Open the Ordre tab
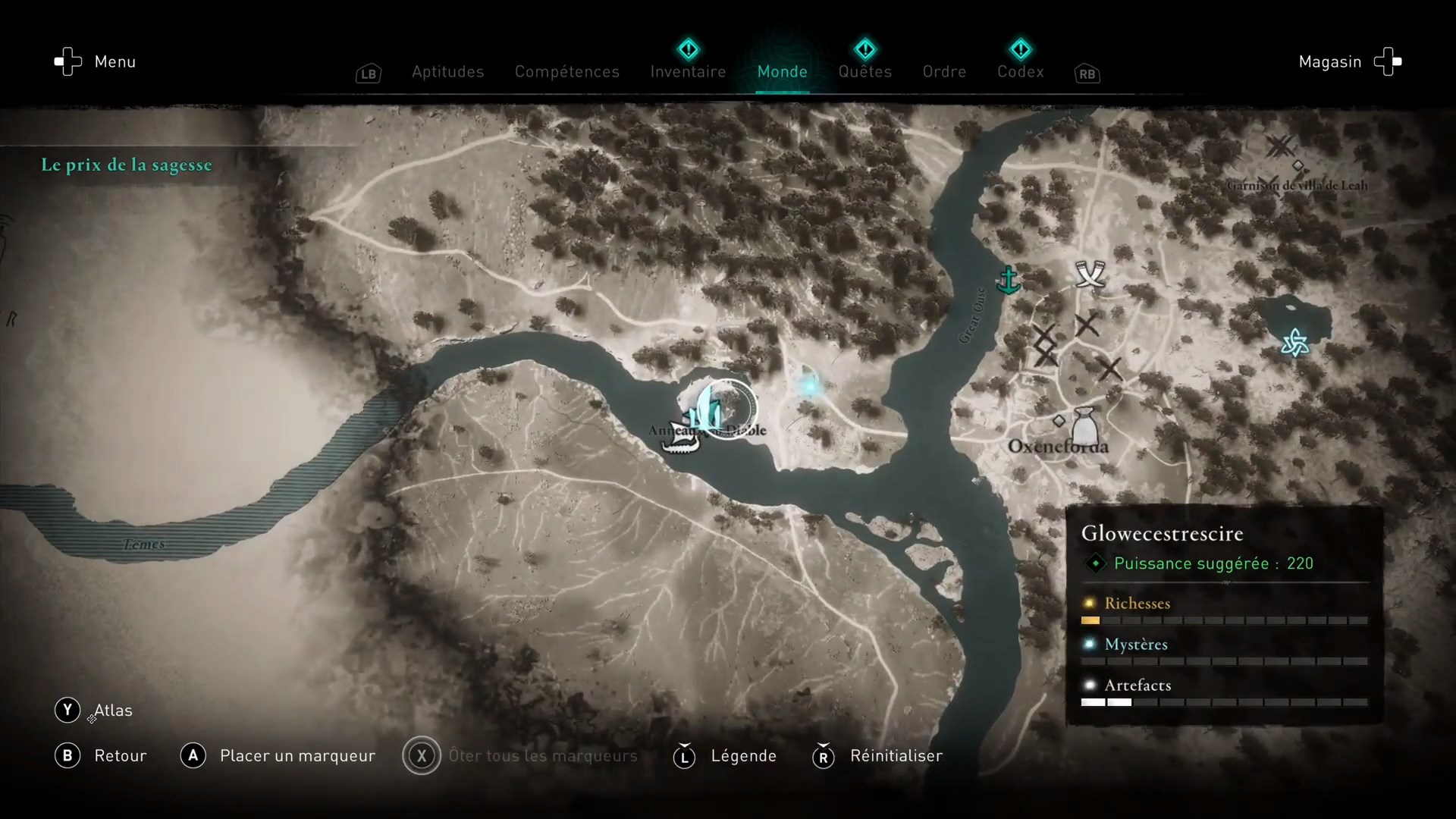 click(944, 72)
